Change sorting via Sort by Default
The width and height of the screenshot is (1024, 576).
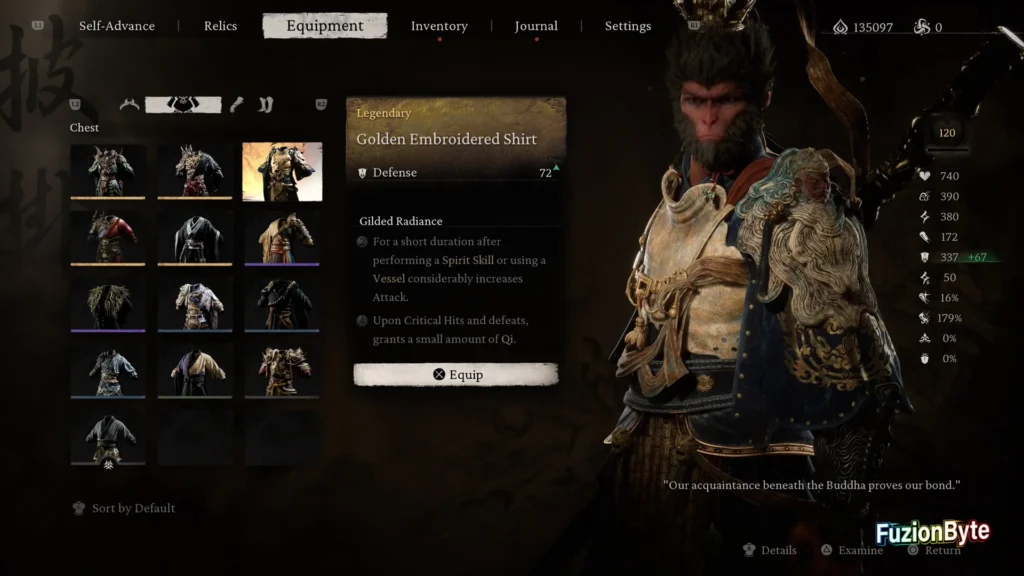point(132,508)
